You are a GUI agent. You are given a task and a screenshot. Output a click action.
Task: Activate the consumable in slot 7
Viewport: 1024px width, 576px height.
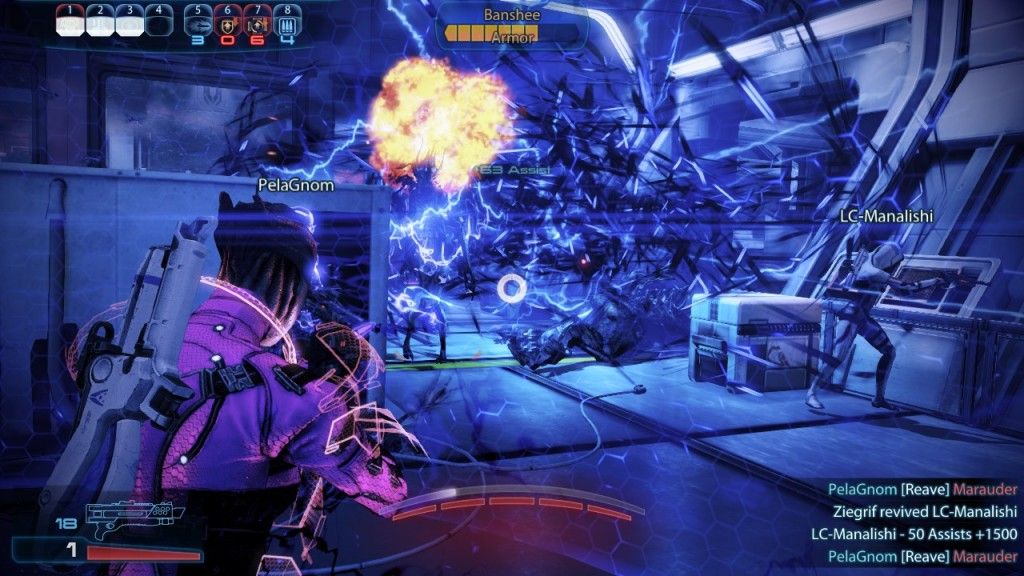[x=256, y=22]
